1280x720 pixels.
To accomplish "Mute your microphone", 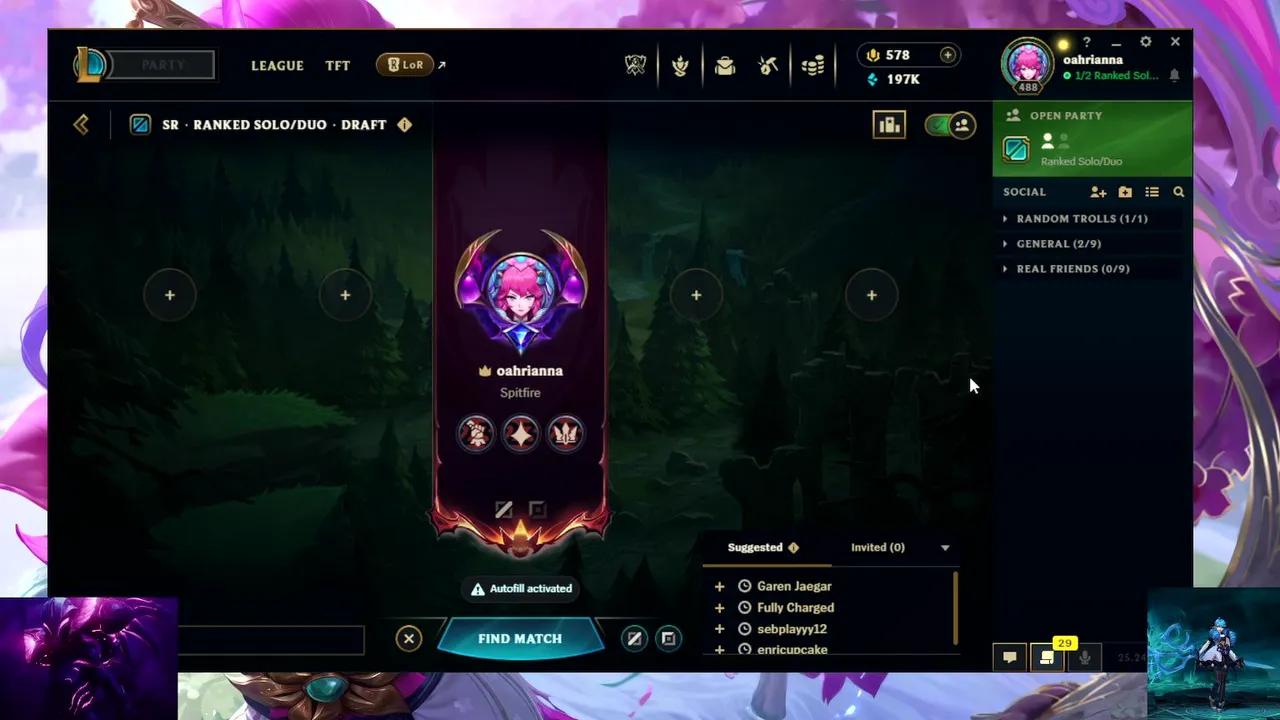I will [1086, 657].
